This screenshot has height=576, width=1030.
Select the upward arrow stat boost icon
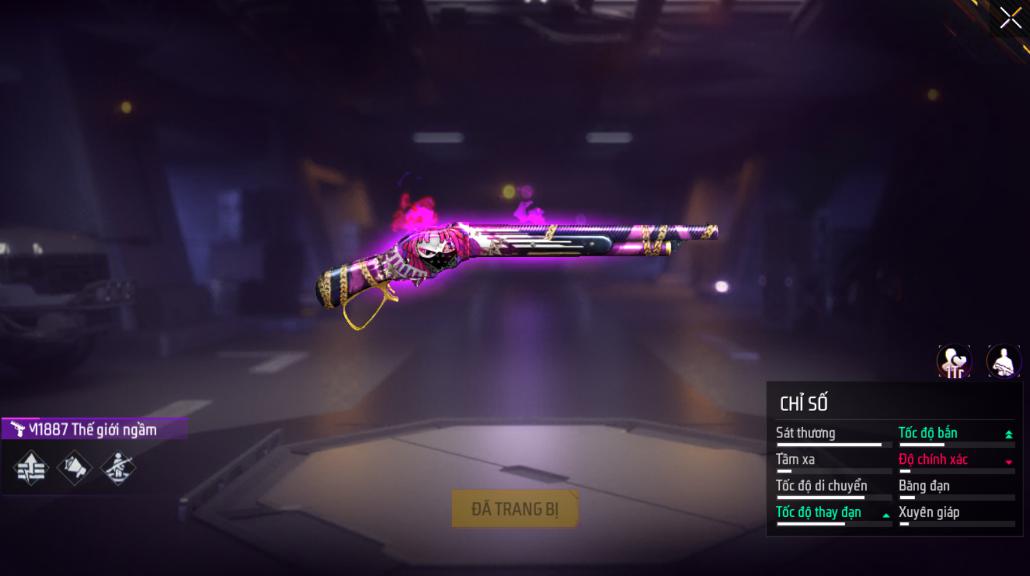point(31,467)
